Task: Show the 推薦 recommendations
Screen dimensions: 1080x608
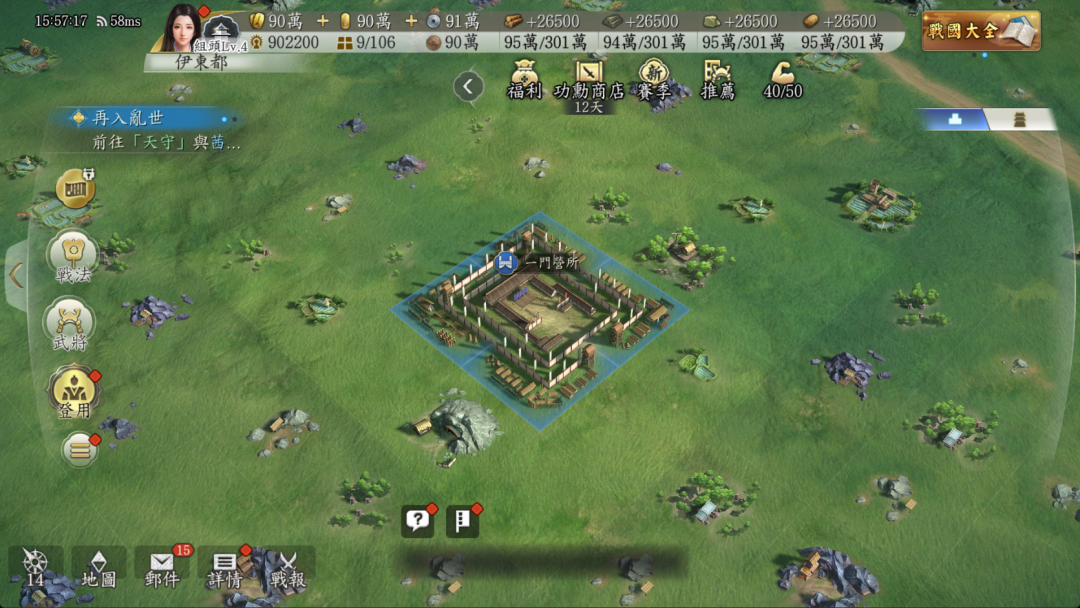Action: [x=717, y=80]
